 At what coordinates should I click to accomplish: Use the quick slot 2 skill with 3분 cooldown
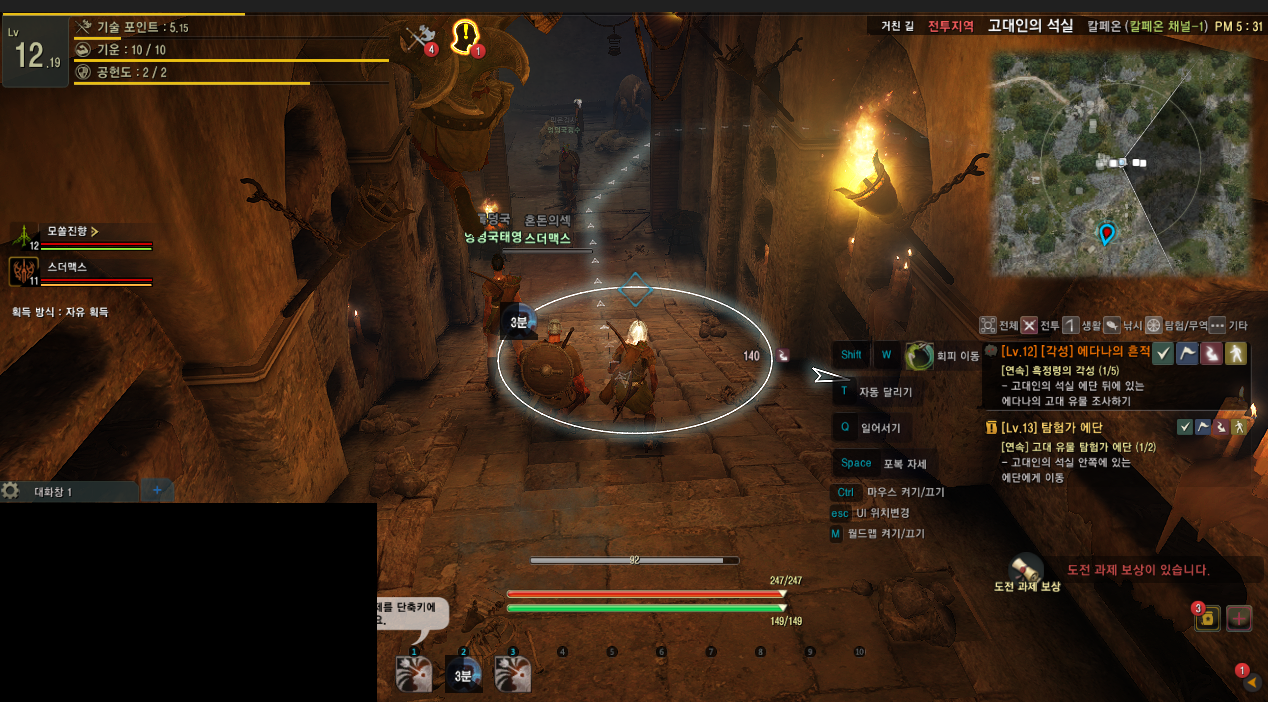tap(463, 674)
